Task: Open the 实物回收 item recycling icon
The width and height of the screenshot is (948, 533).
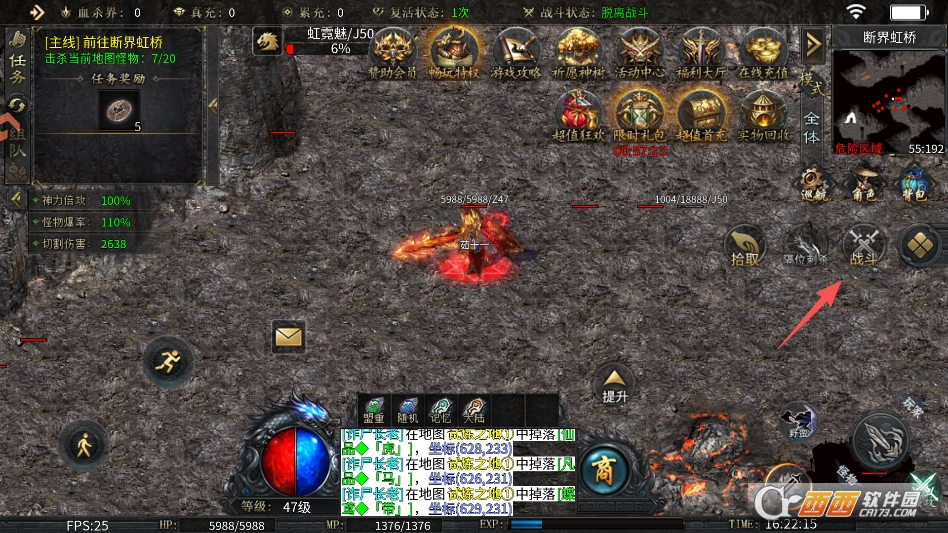Action: 764,114
